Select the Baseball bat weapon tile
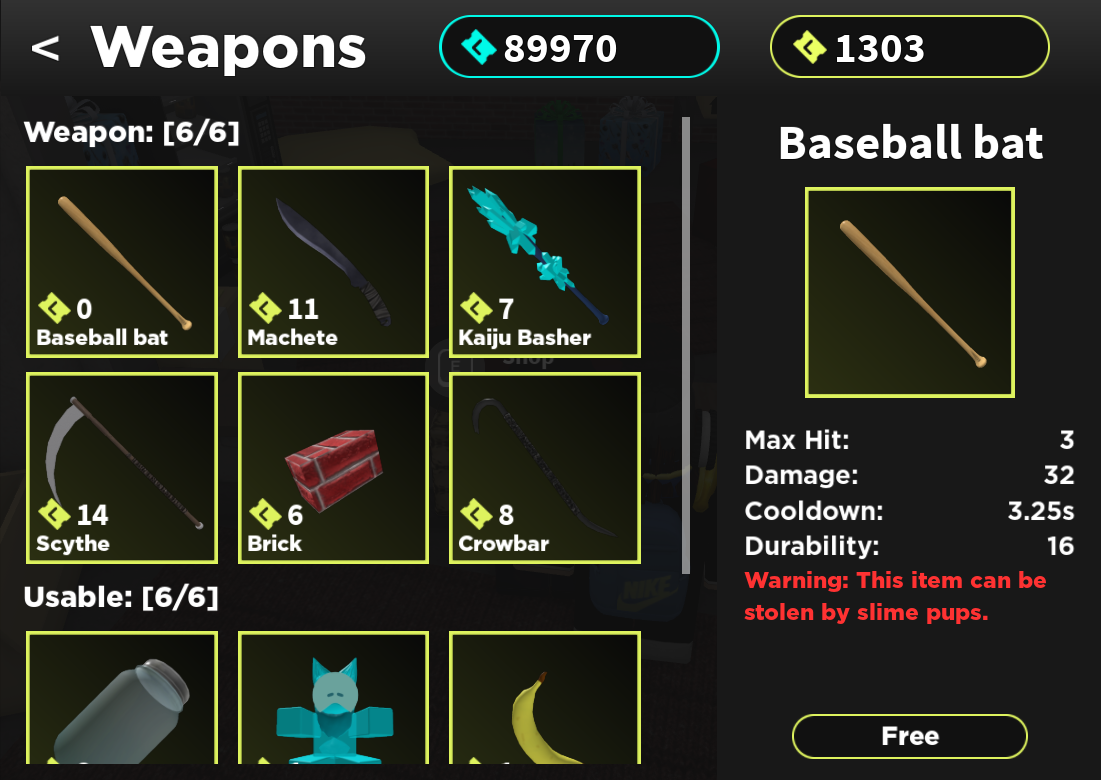 click(122, 262)
